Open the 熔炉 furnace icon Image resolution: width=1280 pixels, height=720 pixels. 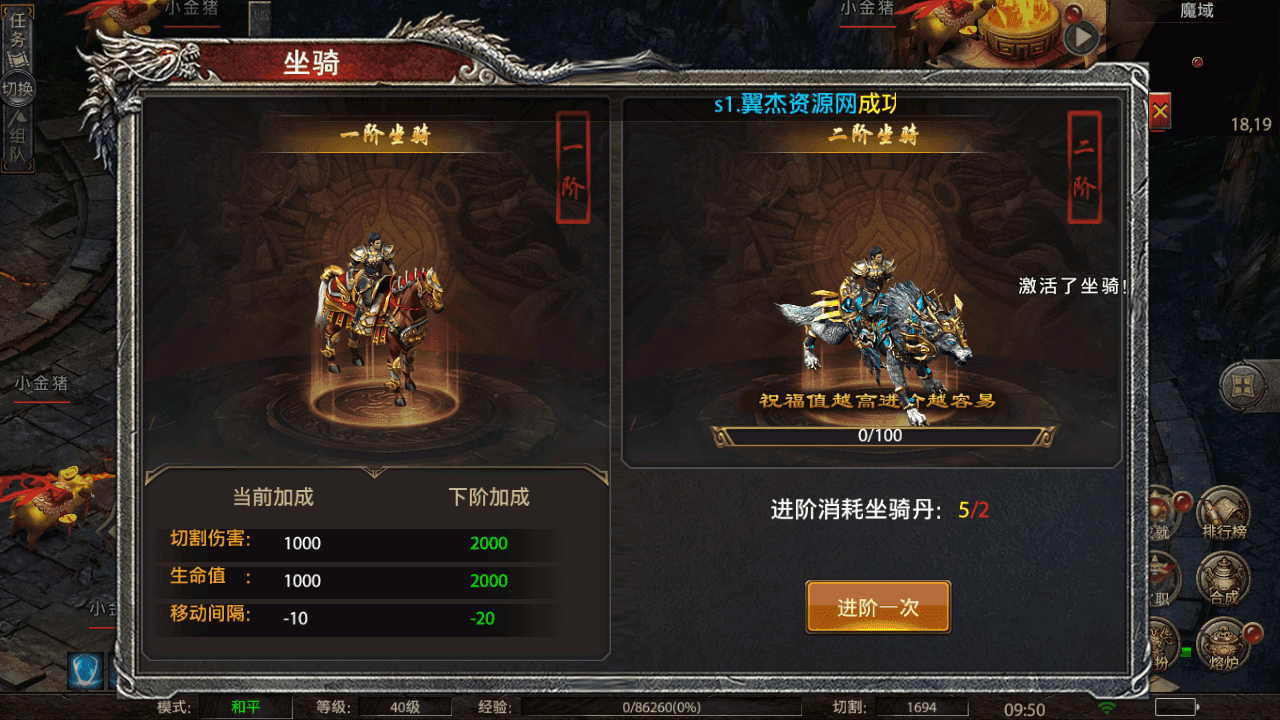(1224, 642)
